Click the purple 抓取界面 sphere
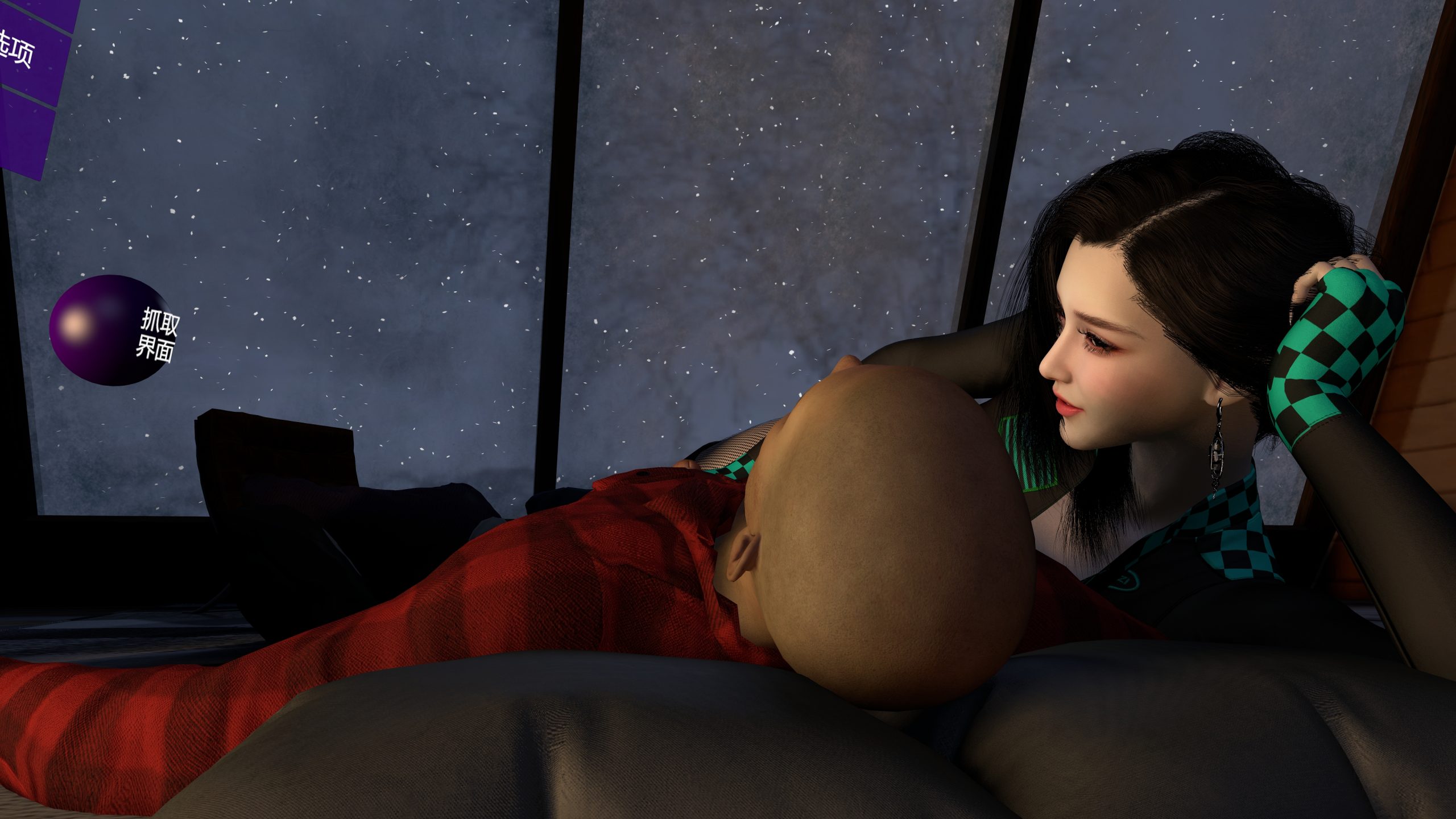This screenshot has height=819, width=1456. (x=111, y=330)
